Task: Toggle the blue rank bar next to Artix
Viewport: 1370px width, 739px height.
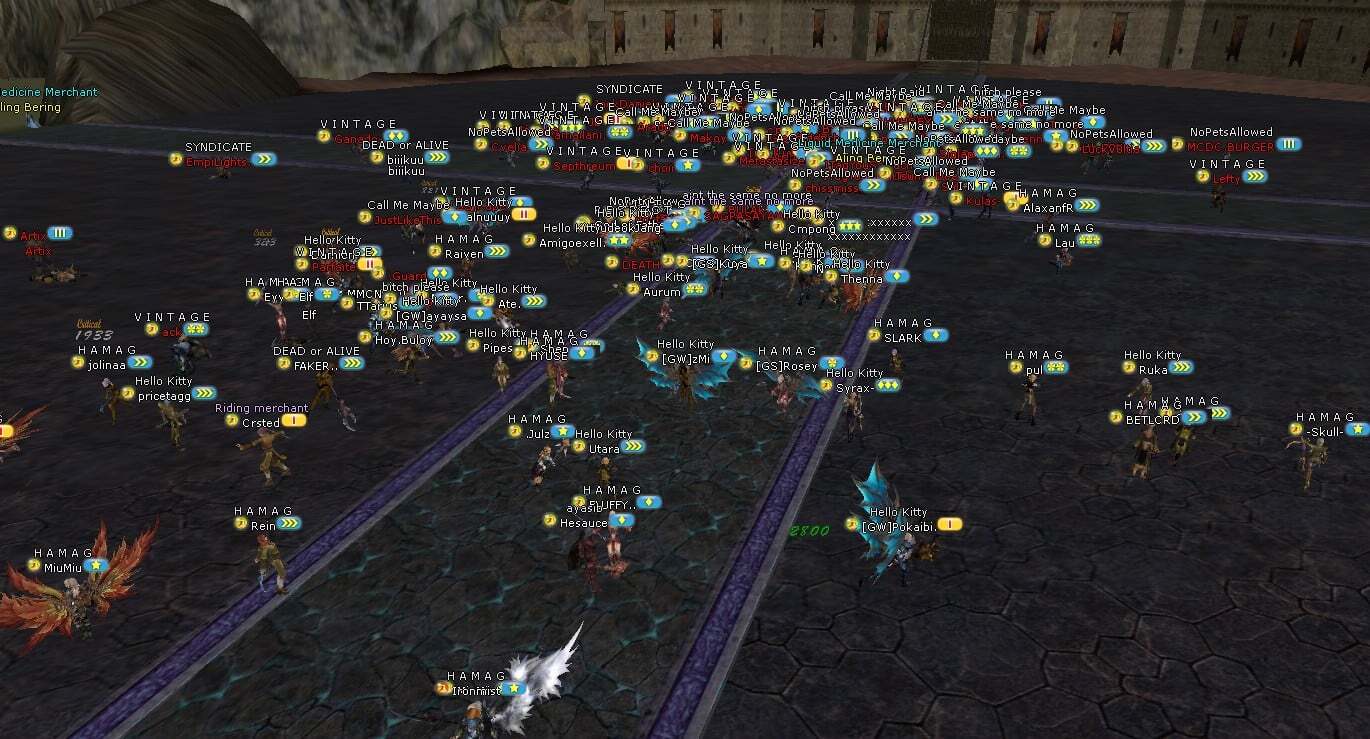Action: tap(60, 233)
